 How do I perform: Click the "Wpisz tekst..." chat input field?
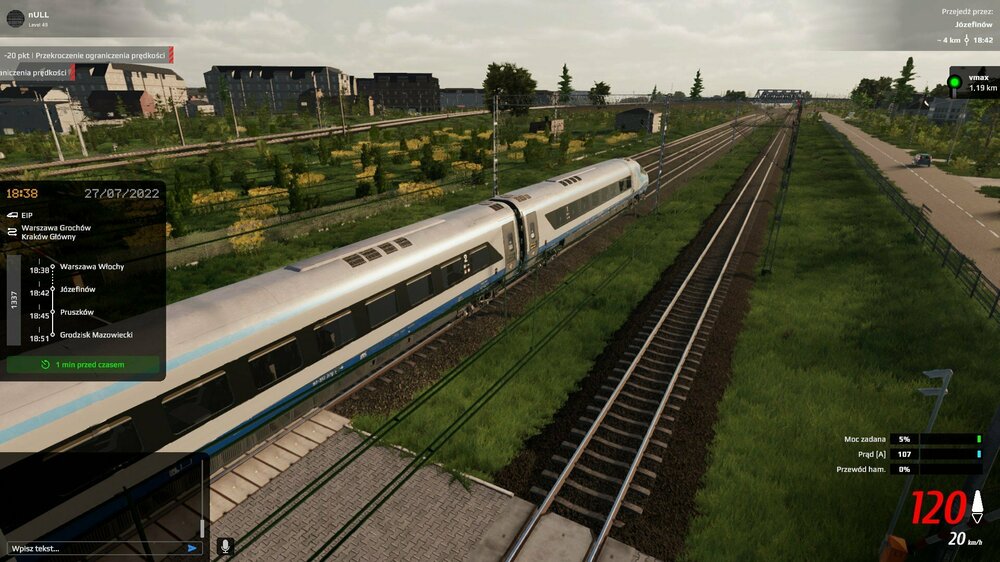pyautogui.click(x=95, y=548)
